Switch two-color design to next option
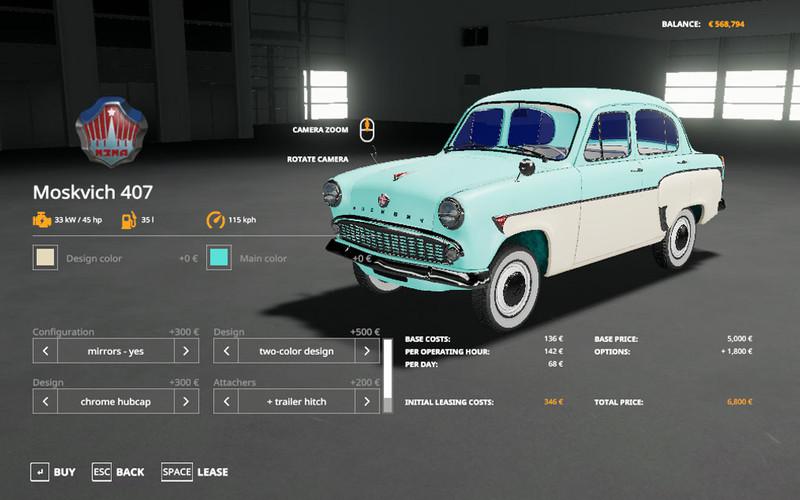 coord(367,351)
